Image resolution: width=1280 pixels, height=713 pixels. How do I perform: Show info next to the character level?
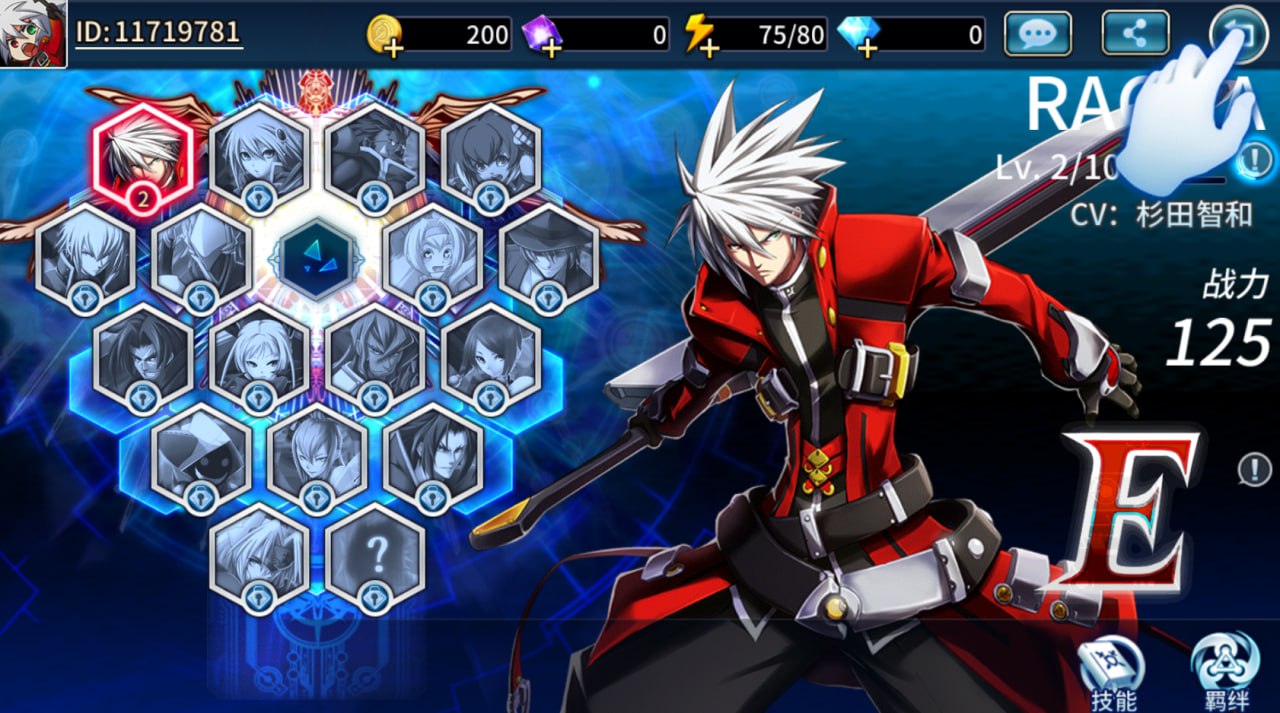pyautogui.click(x=1257, y=158)
